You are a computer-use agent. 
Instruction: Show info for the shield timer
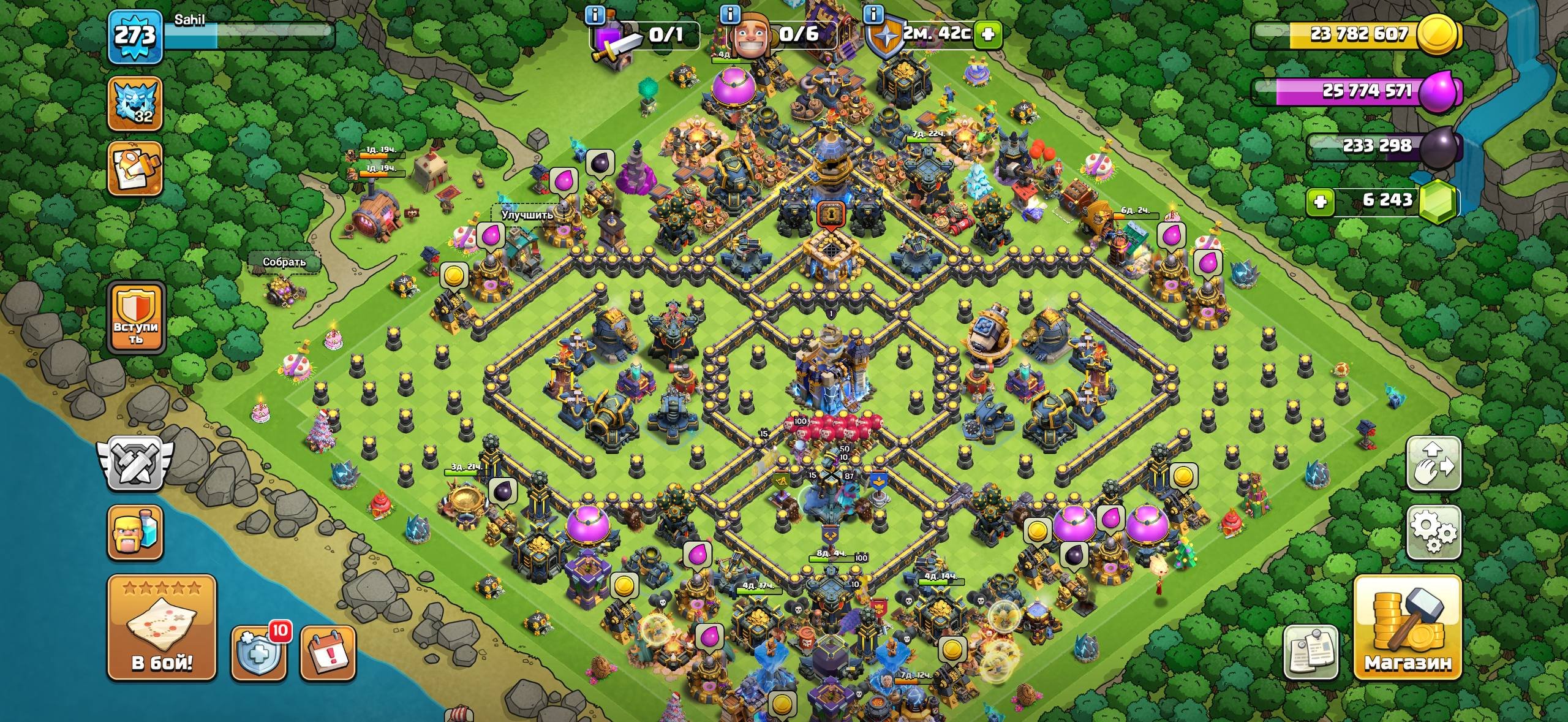873,13
